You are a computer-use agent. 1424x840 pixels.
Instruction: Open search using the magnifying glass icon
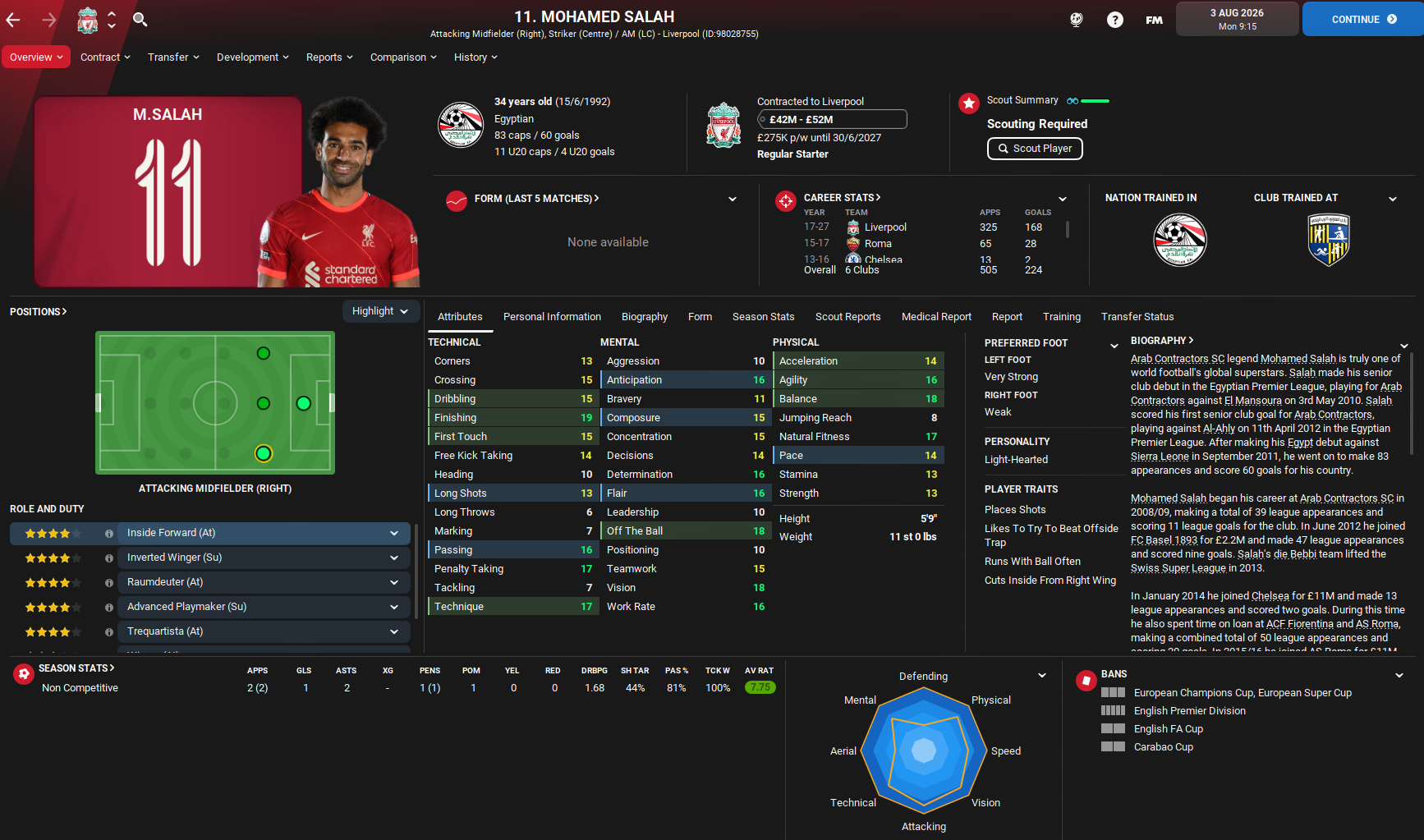tap(140, 18)
